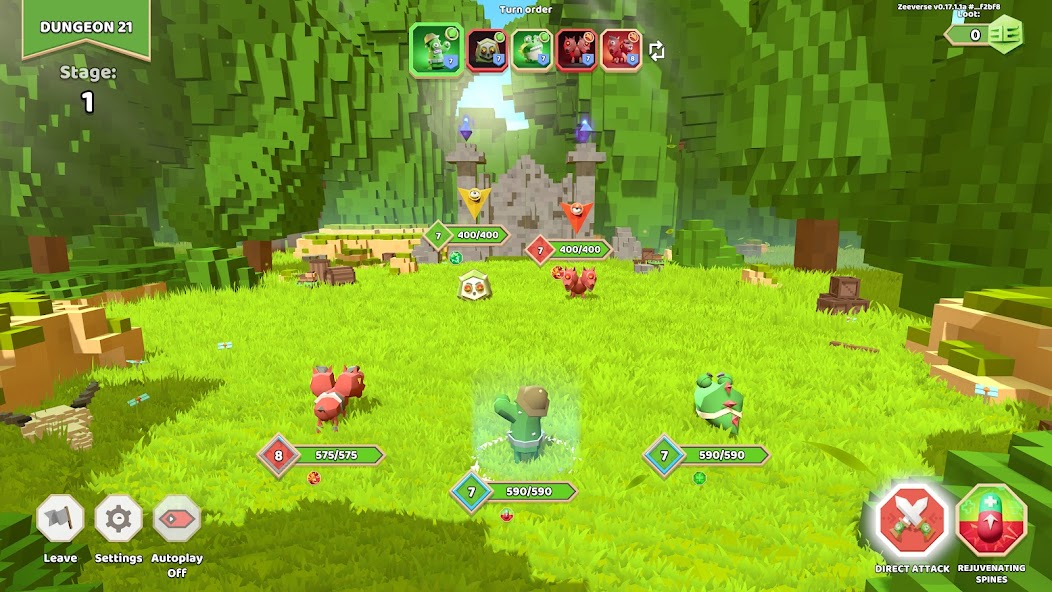Viewport: 1052px width, 592px height.
Task: Use the Direct Attack ability
Action: (912, 522)
